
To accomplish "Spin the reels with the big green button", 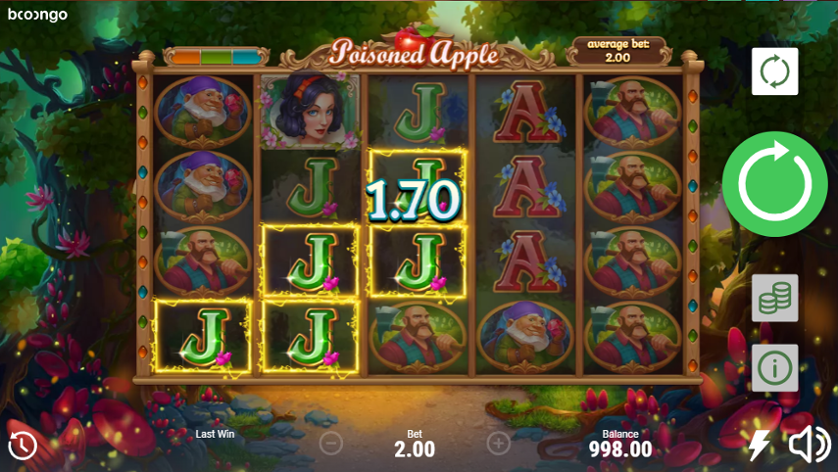I will pos(774,184).
